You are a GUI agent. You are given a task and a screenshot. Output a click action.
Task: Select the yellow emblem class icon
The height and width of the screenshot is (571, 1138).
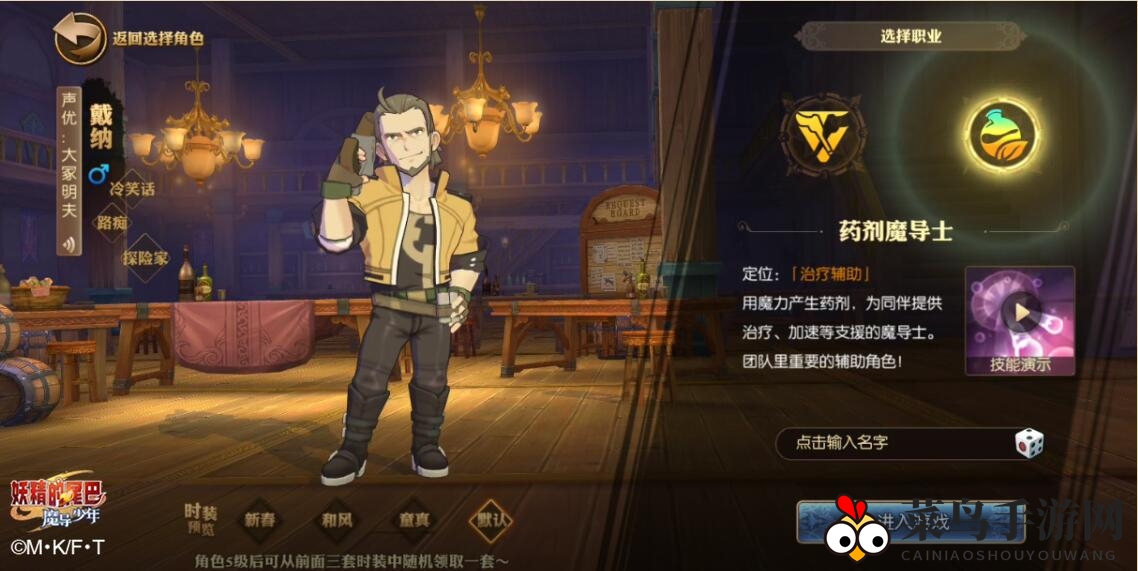coord(821,134)
